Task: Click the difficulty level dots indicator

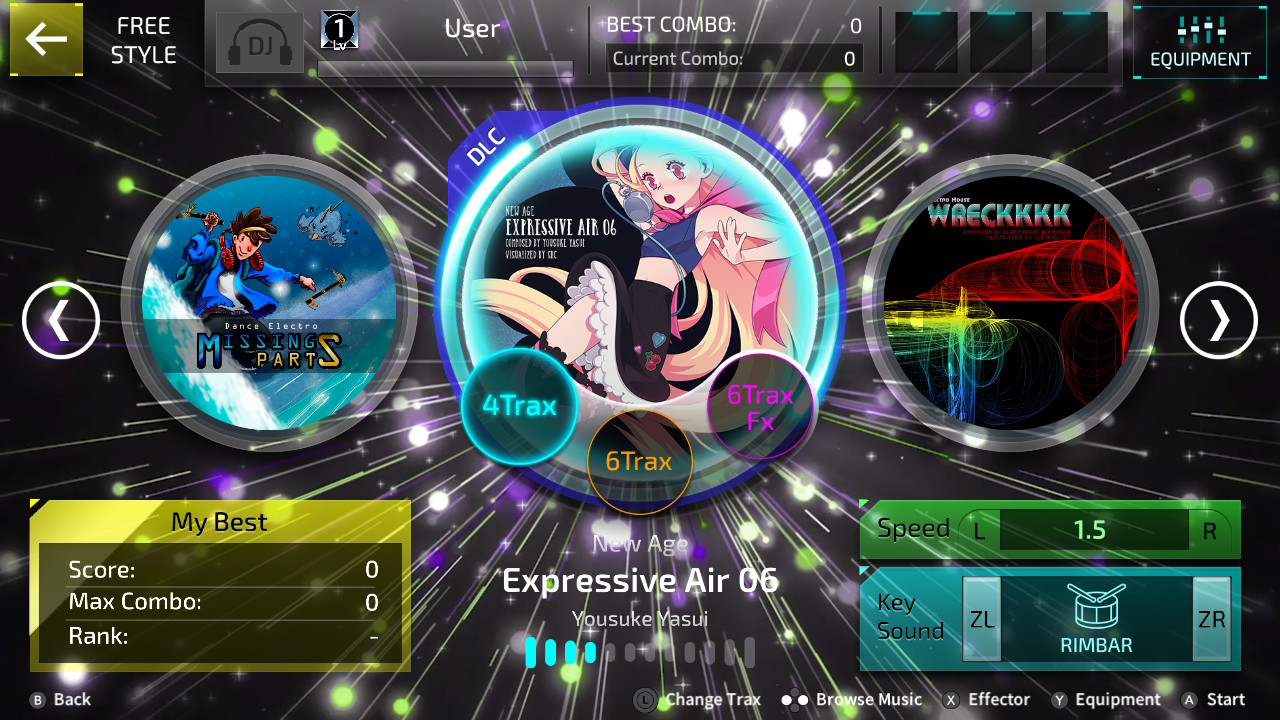Action: (x=640, y=650)
